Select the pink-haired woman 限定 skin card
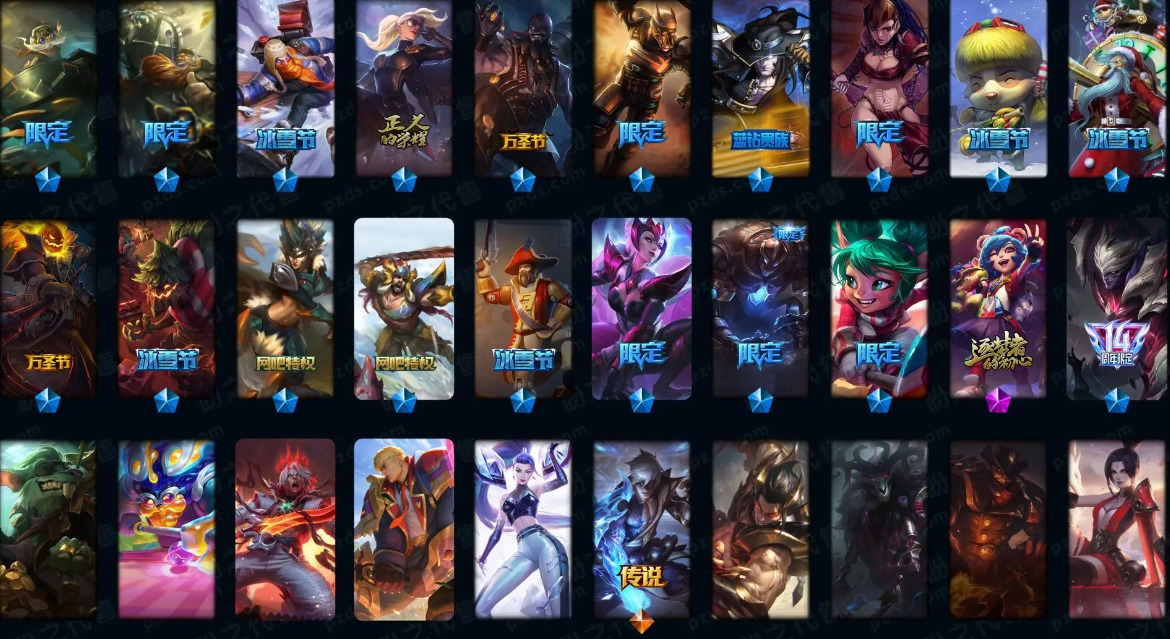 pos(641,308)
